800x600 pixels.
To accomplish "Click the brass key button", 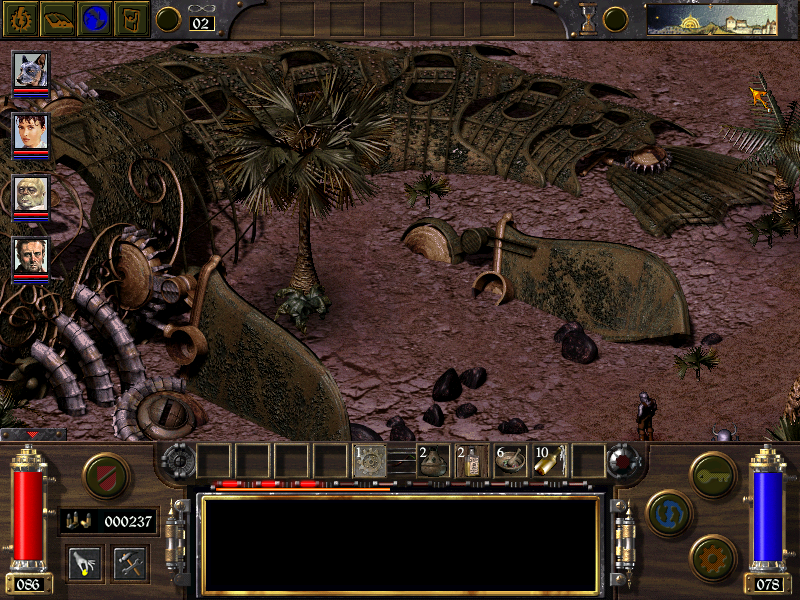I will [x=713, y=470].
